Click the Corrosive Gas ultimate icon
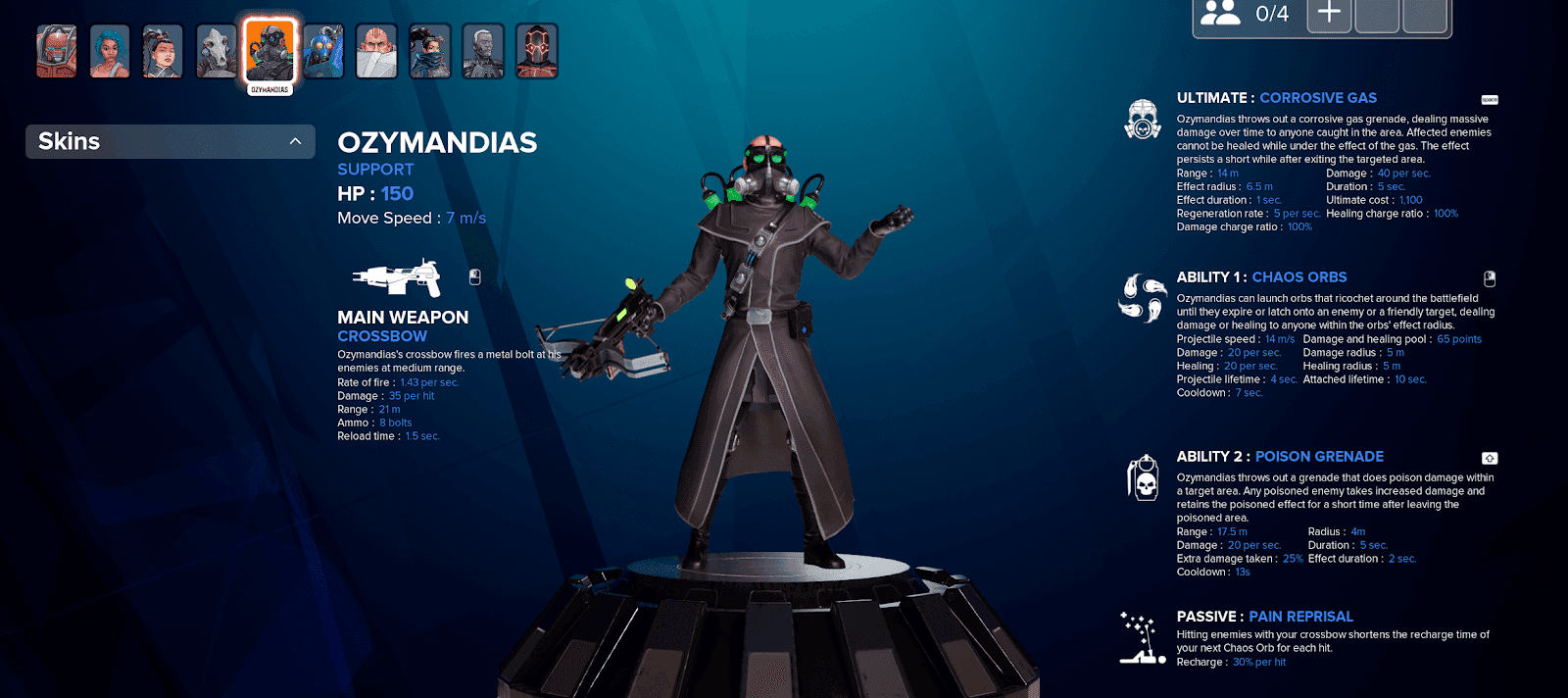1568x698 pixels. [1143, 119]
